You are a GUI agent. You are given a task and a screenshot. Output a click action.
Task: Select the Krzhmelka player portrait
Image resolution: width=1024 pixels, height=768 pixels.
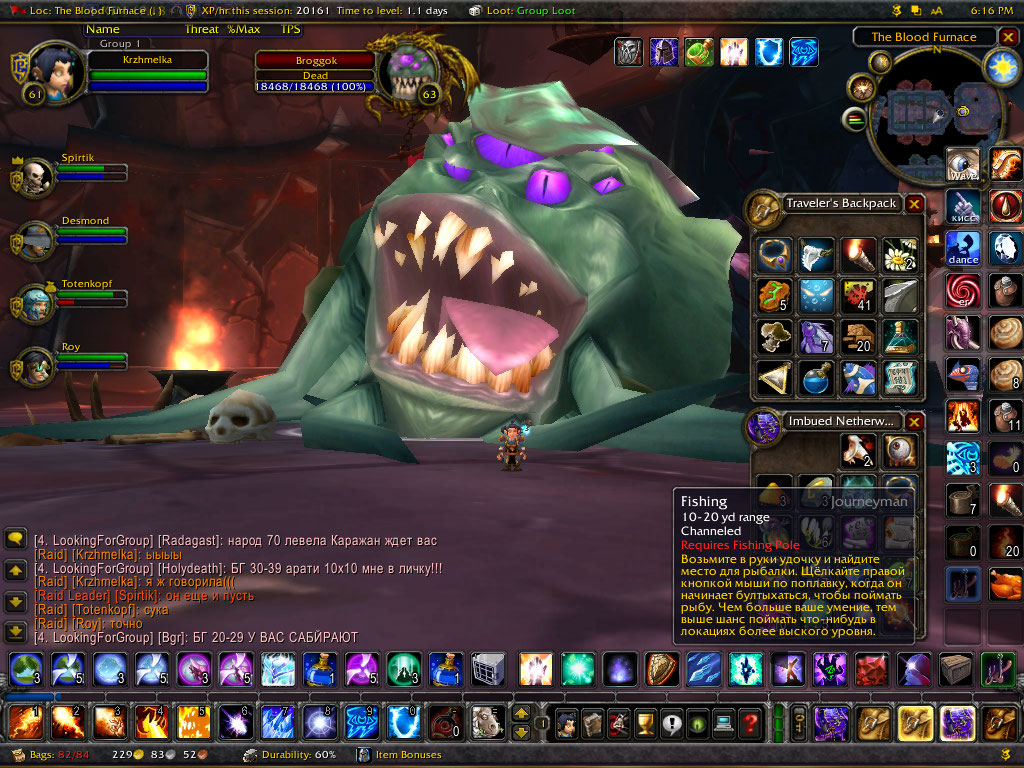pos(48,70)
